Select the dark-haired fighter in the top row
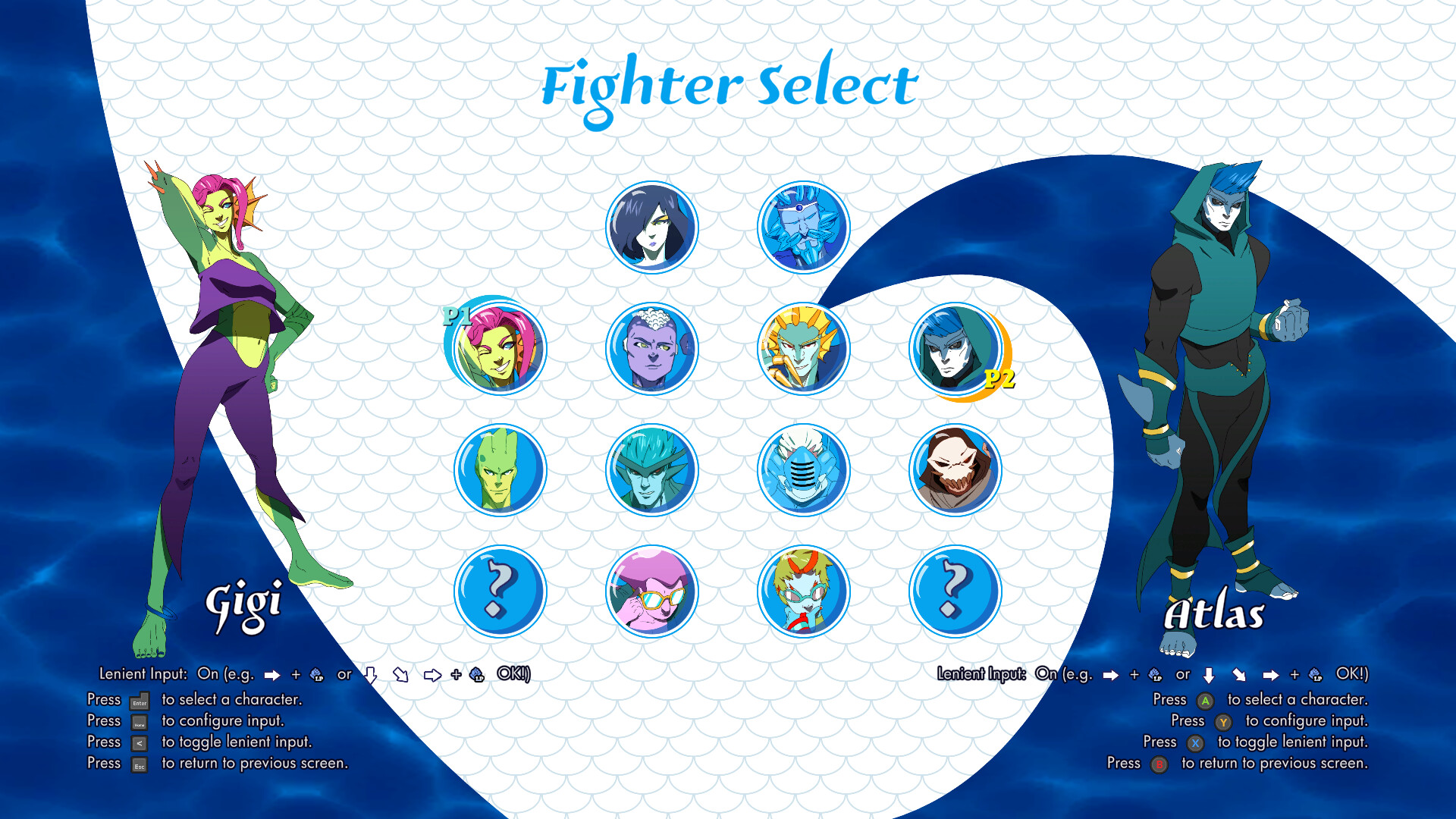The width and height of the screenshot is (1456, 819). coord(652,227)
